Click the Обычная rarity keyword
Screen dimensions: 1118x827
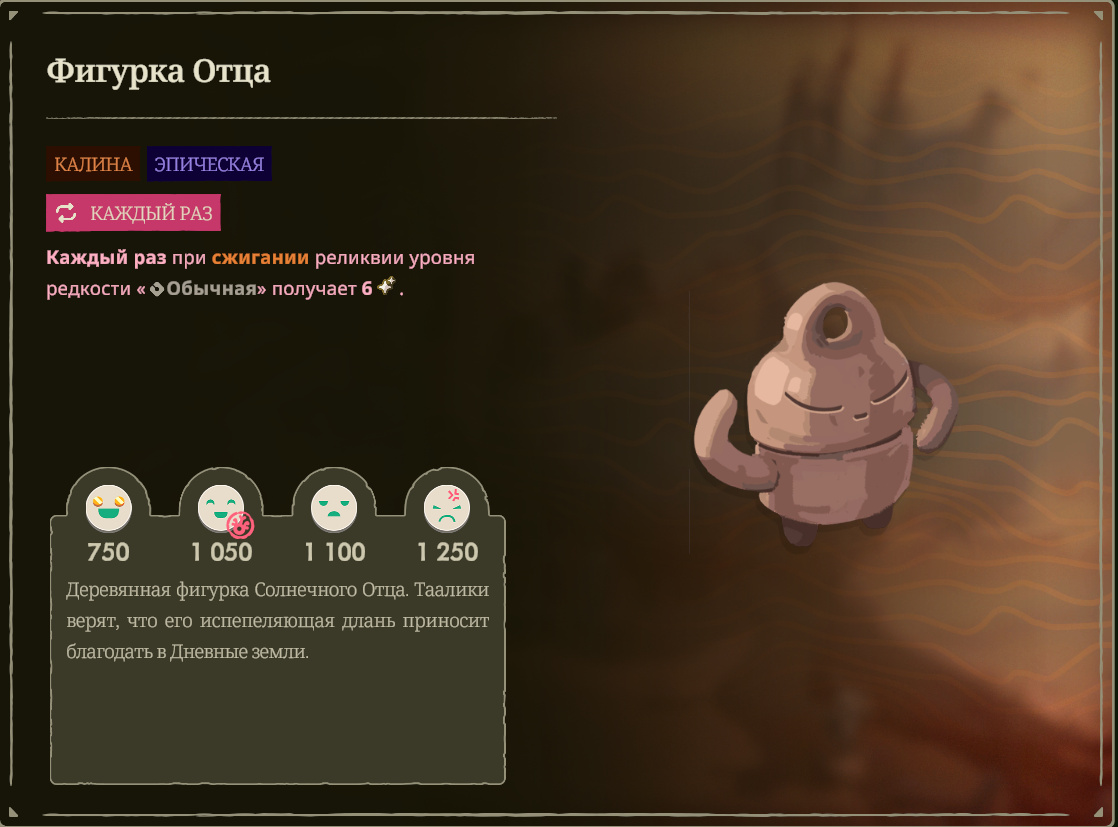click(x=216, y=289)
